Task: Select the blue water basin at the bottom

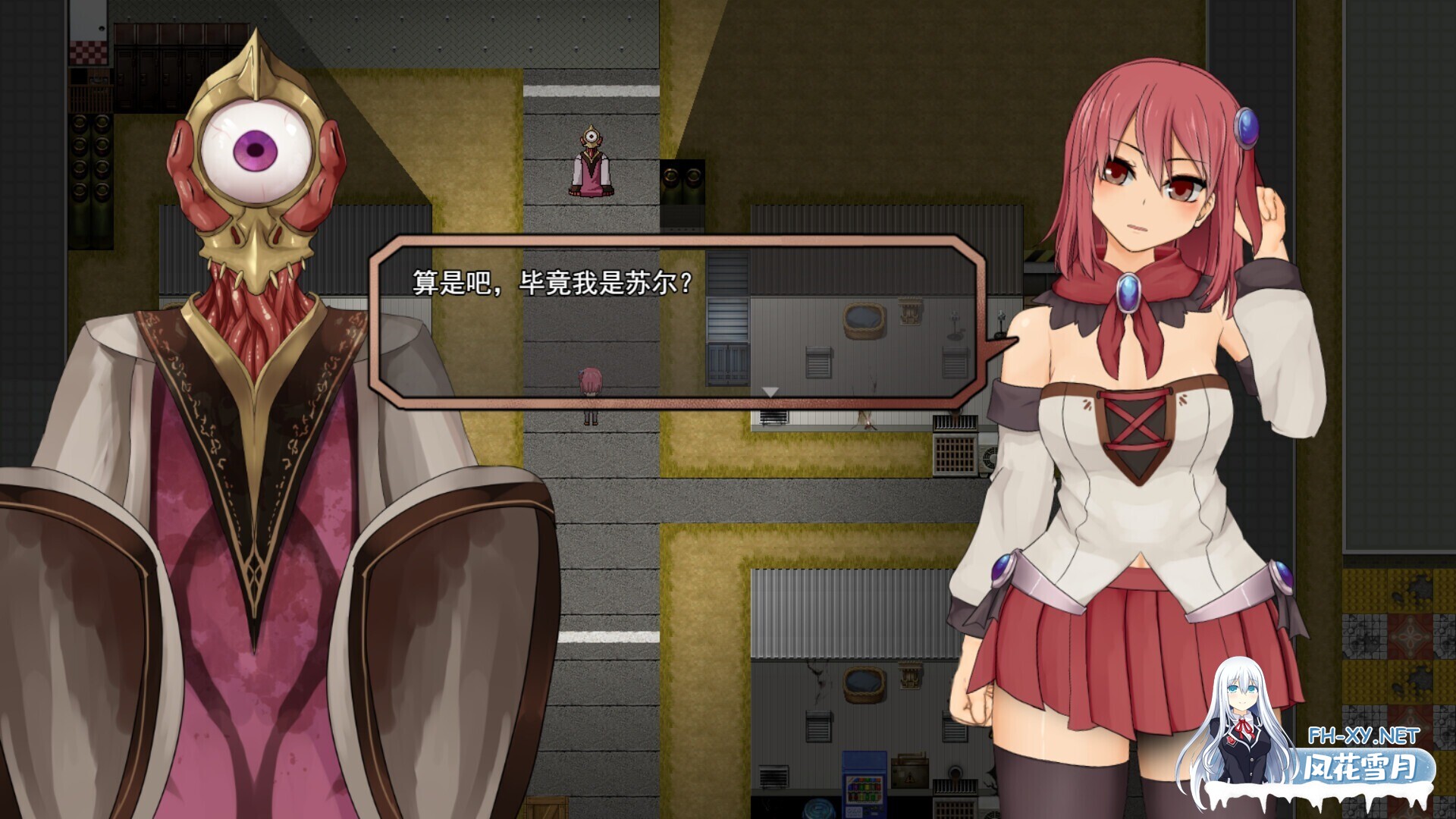Action: [x=817, y=808]
